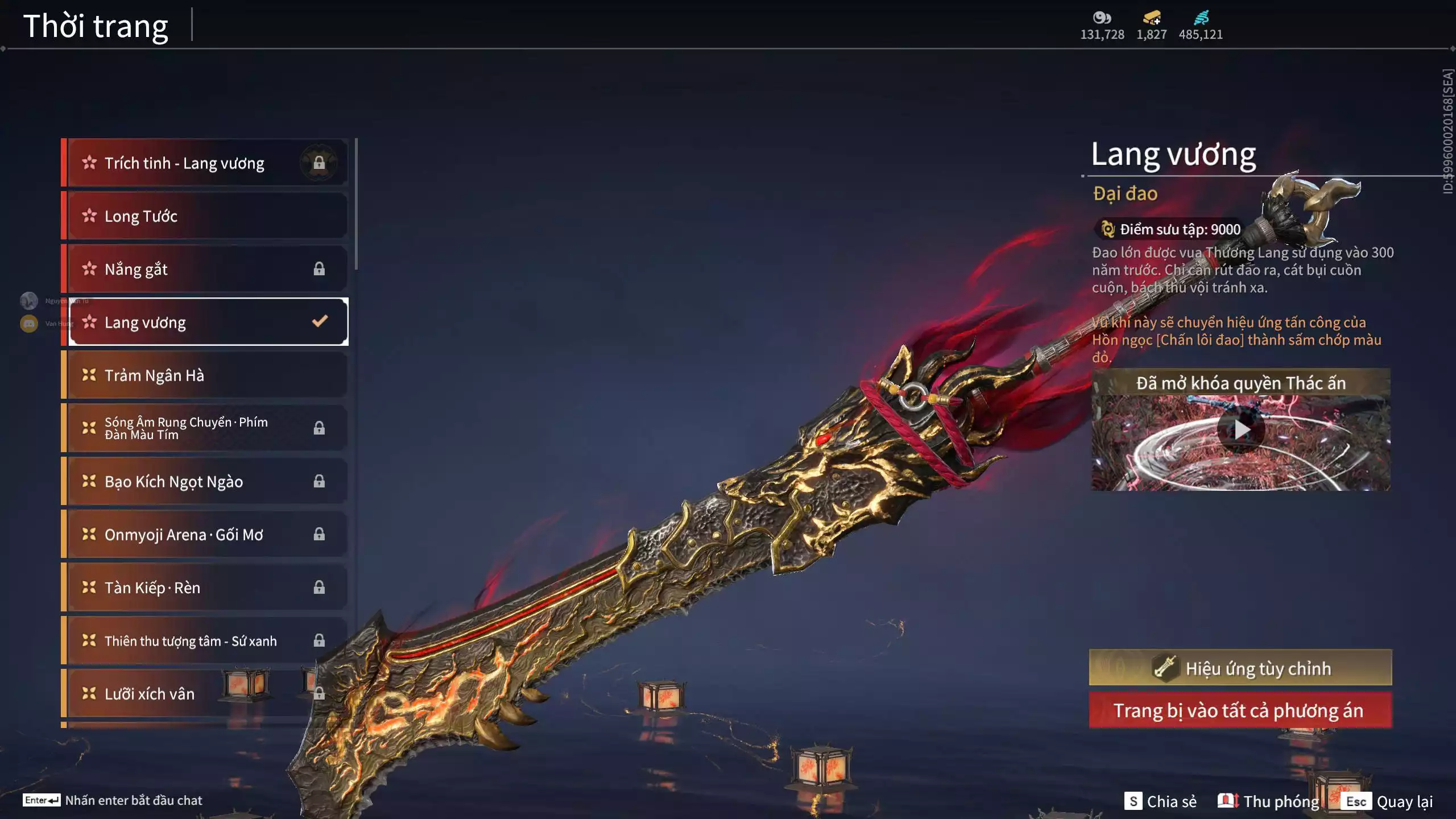
Task: Click Trang bị vào tất cả phương án
Action: pos(1240,710)
